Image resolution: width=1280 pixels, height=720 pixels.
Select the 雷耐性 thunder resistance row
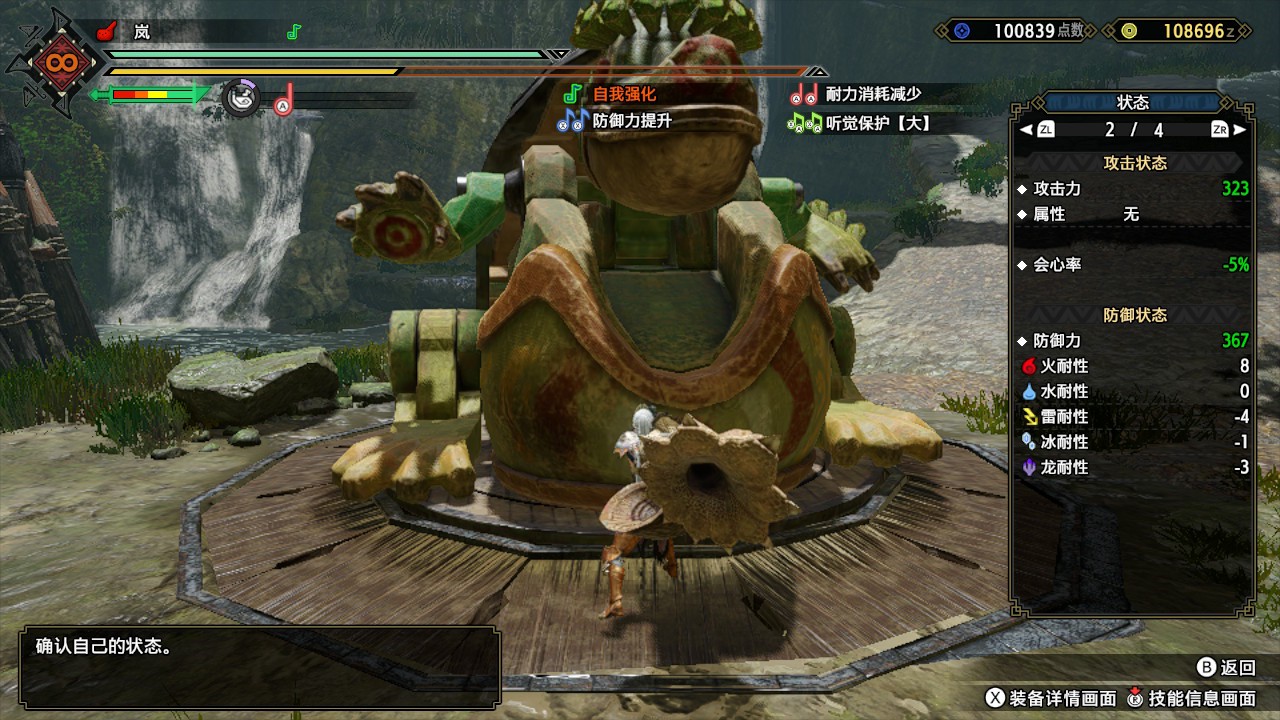[x=1133, y=416]
